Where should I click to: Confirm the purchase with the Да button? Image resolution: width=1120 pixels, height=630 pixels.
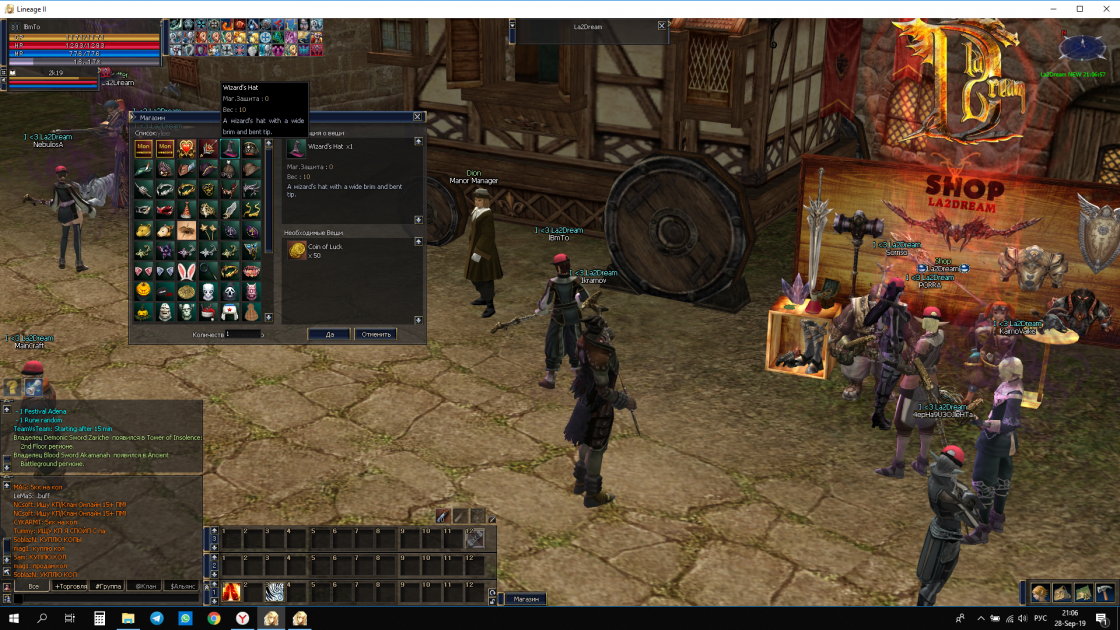pos(329,334)
